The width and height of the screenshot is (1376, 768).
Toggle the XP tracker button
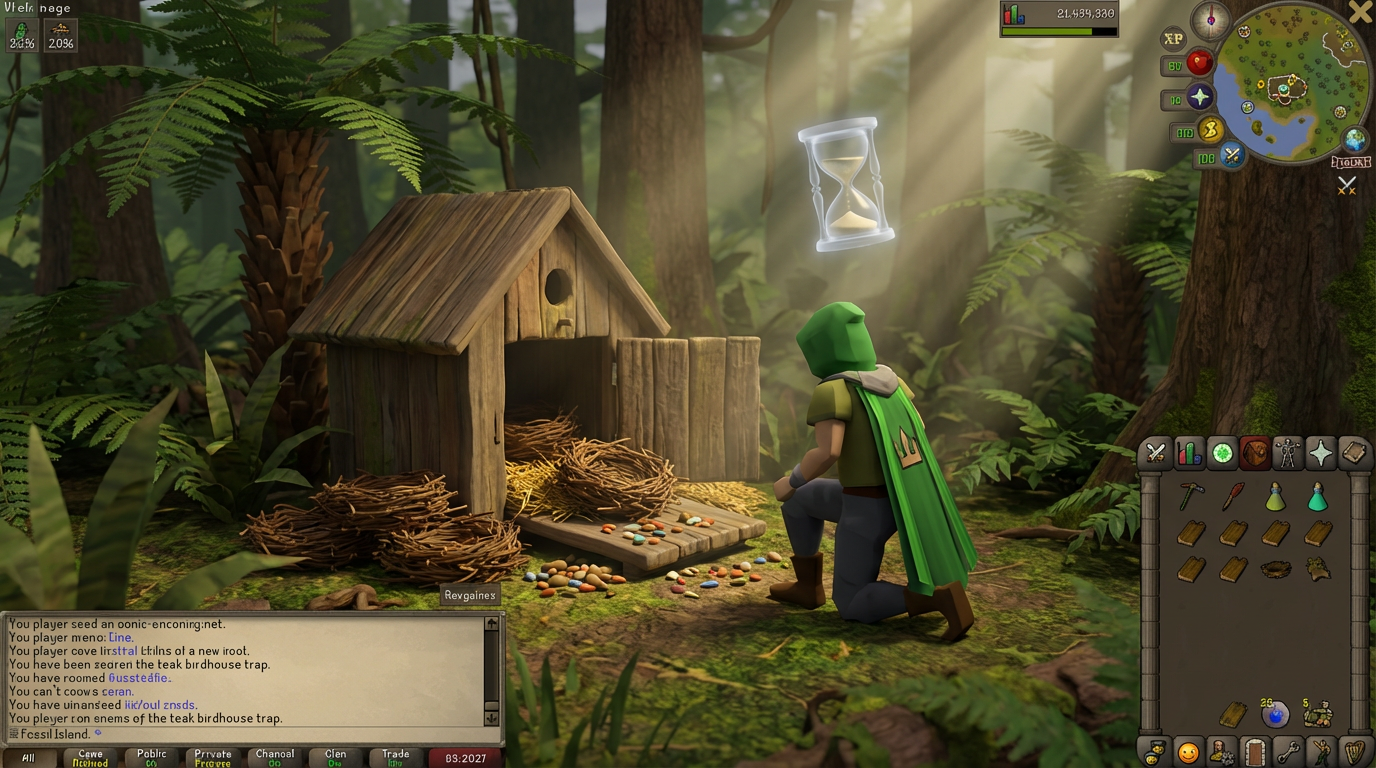(1173, 39)
